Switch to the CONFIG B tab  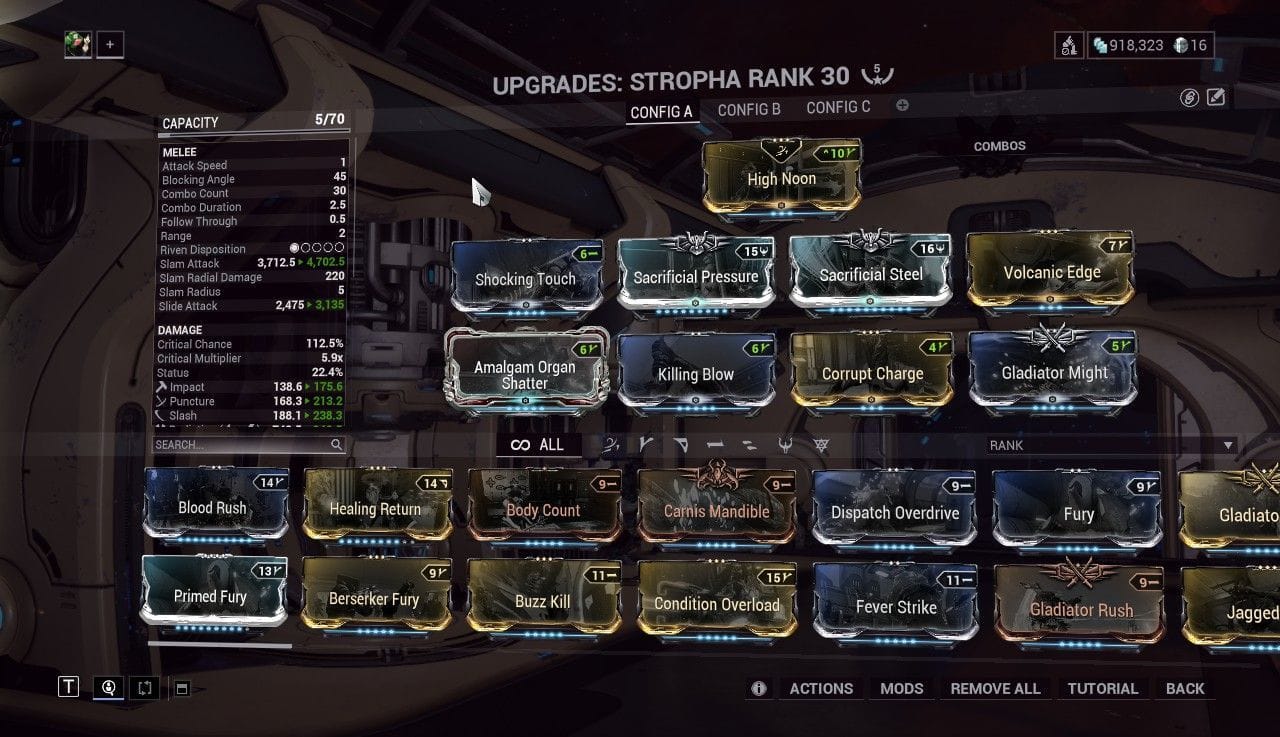point(749,110)
